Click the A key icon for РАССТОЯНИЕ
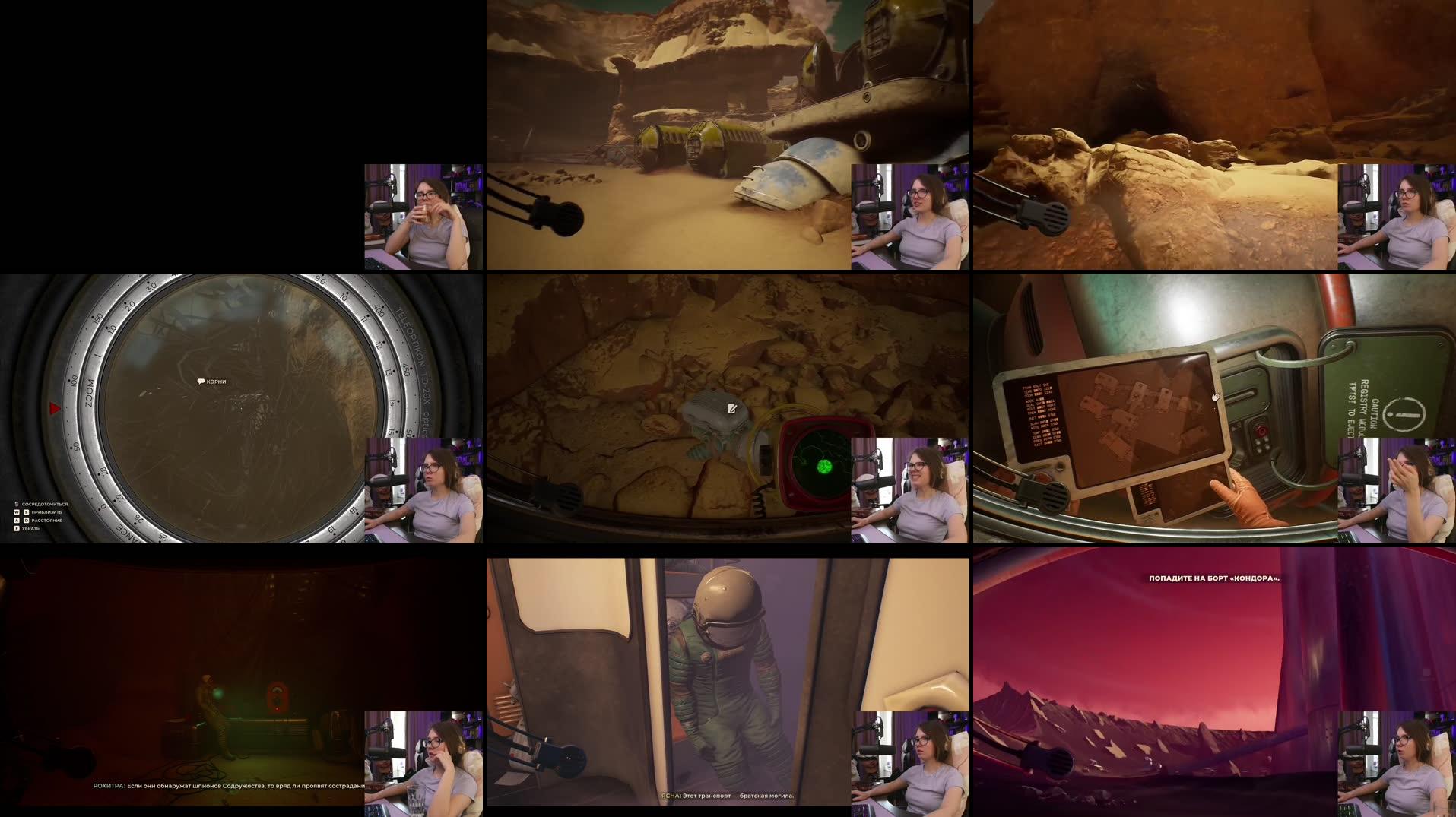 tap(17, 521)
